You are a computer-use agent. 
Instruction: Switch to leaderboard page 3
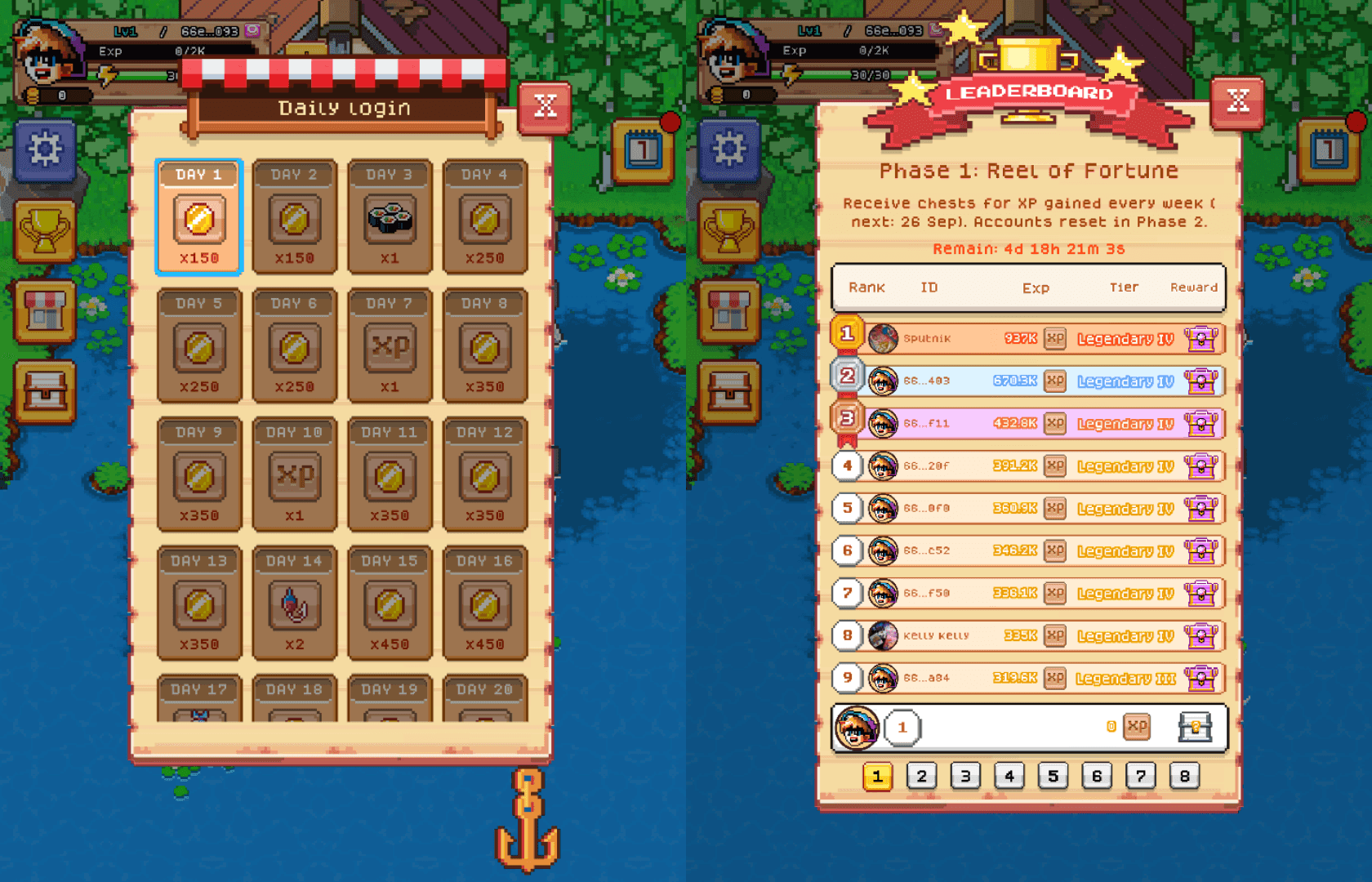coord(966,776)
